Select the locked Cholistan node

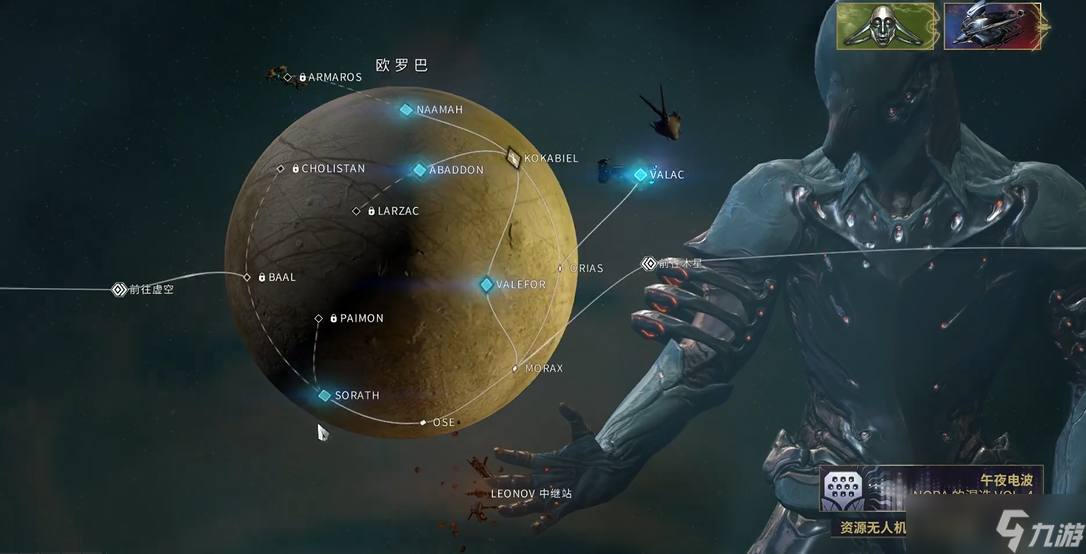coord(281,169)
